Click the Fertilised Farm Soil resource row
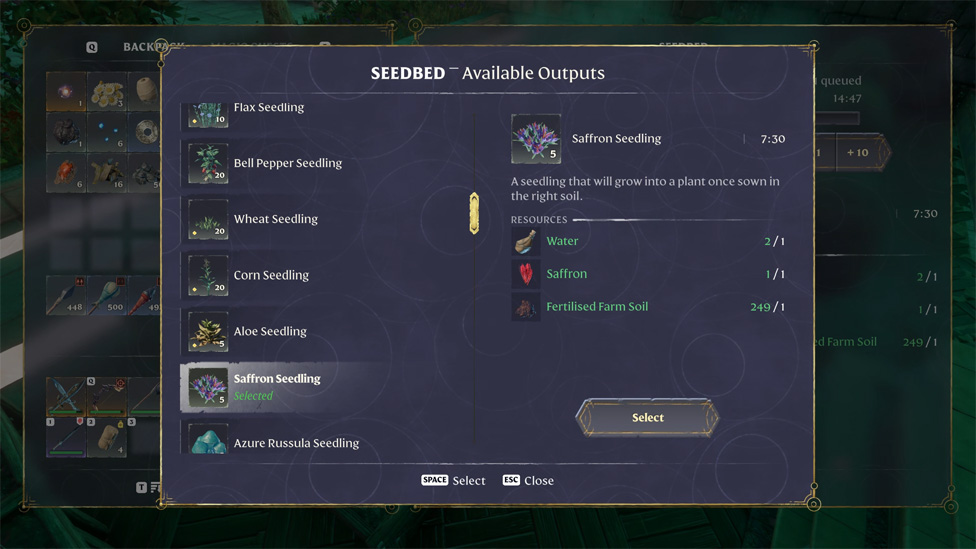 pos(647,307)
